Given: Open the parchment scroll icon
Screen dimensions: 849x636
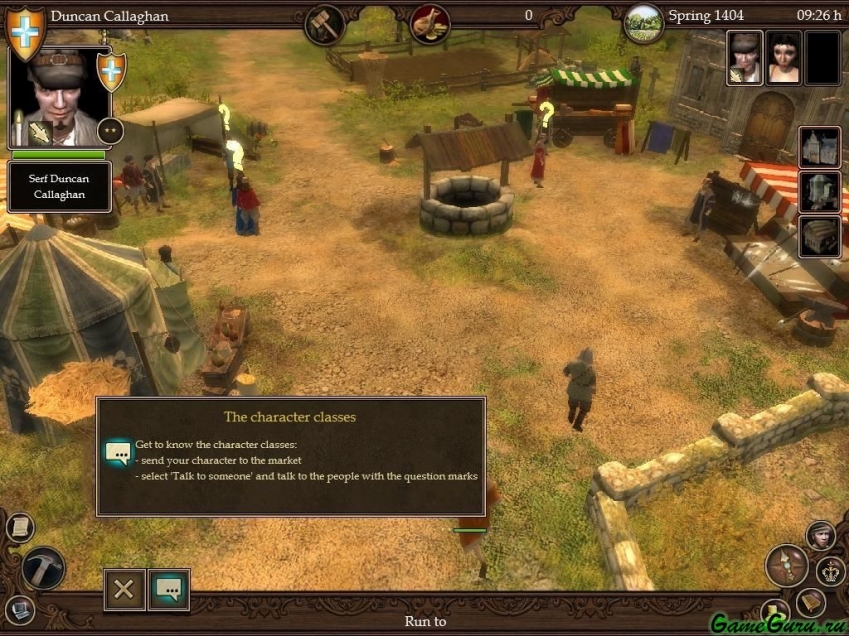Looking at the screenshot, I should coord(19,527).
